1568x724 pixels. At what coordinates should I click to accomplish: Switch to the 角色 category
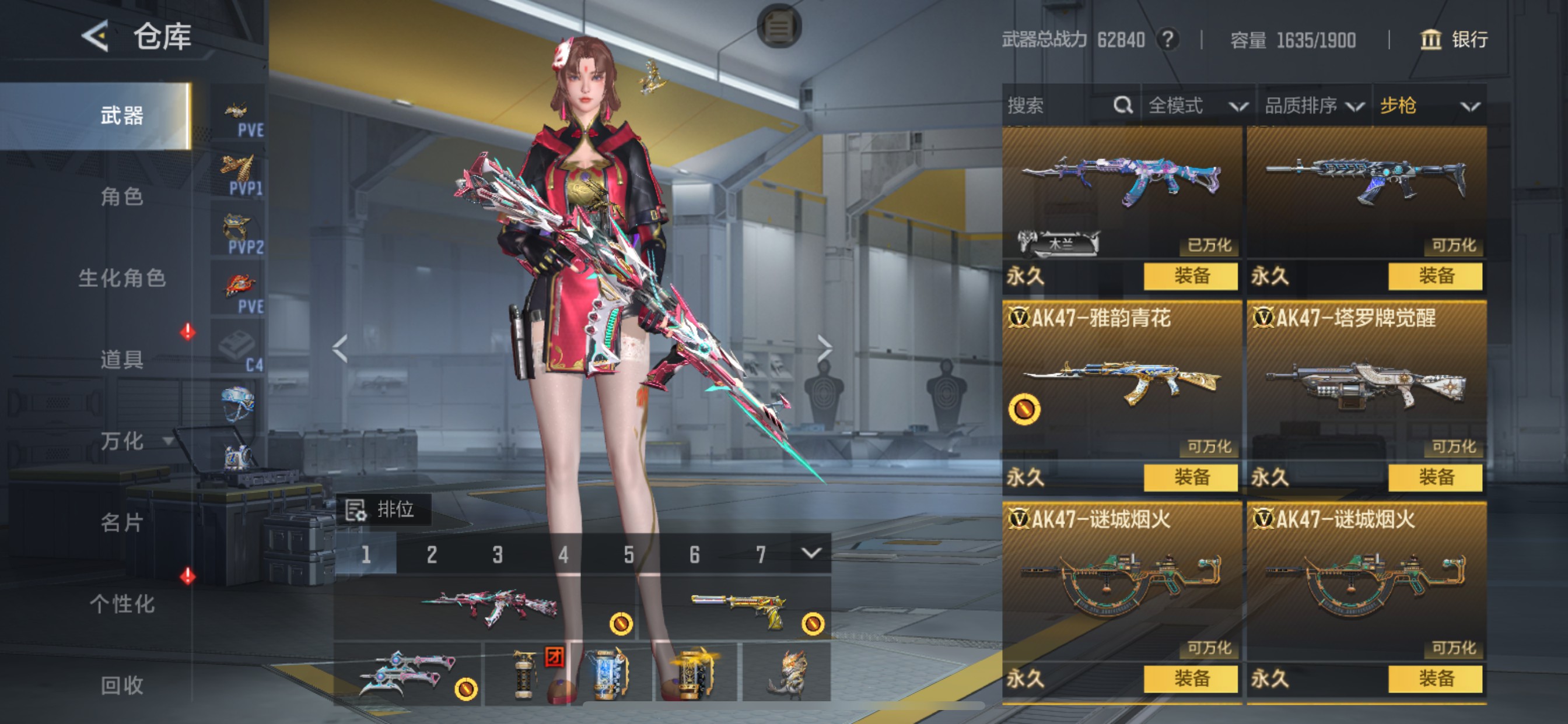pyautogui.click(x=122, y=196)
